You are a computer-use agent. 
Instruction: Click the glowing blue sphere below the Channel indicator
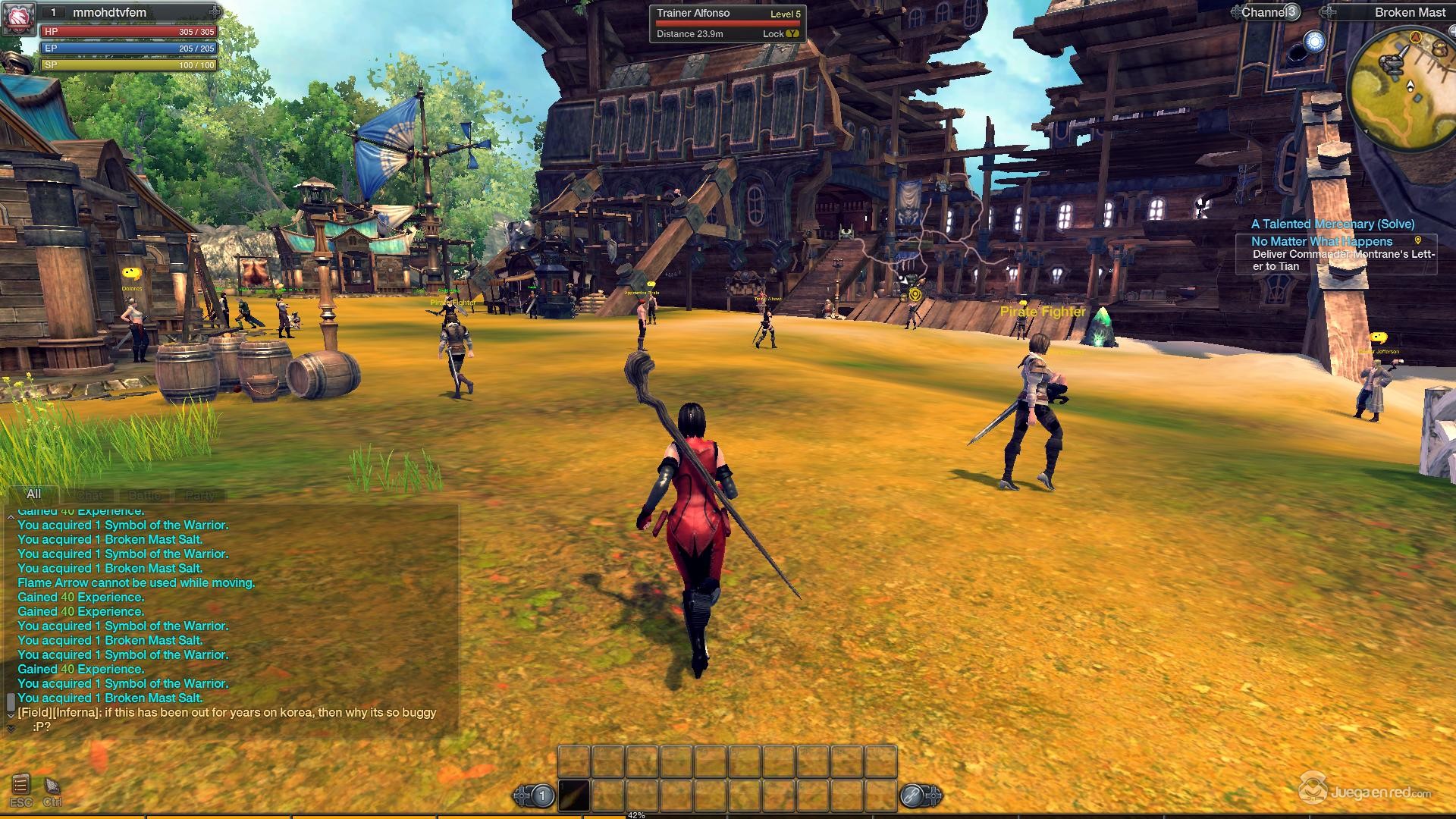1315,42
